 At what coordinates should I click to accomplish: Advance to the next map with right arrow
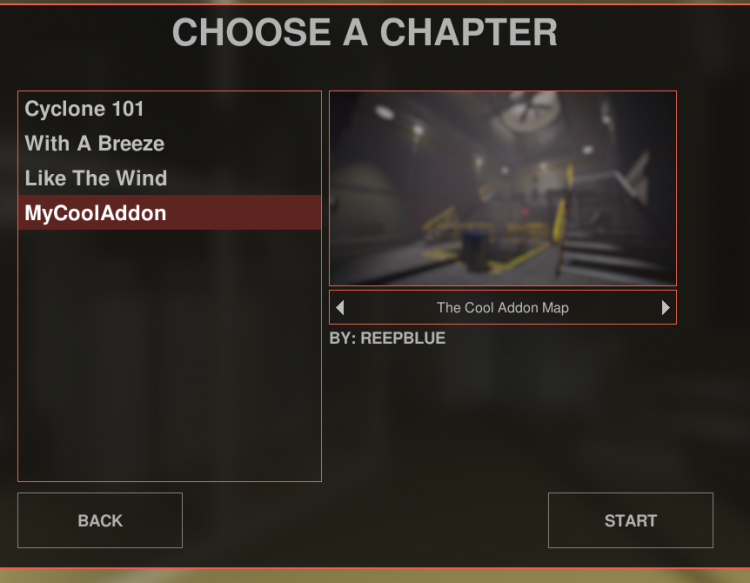(666, 308)
